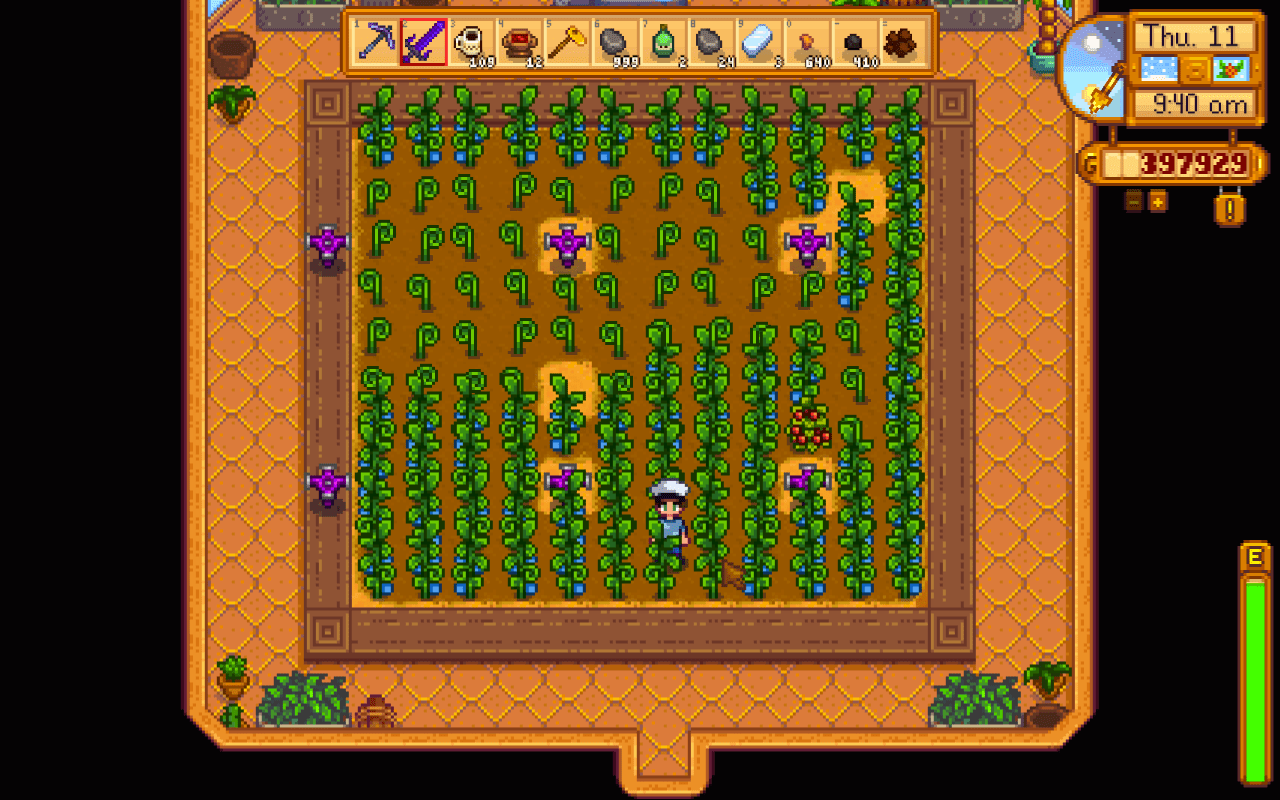Select the pot item in slot 4
This screenshot has width=1280, height=800.
point(521,44)
